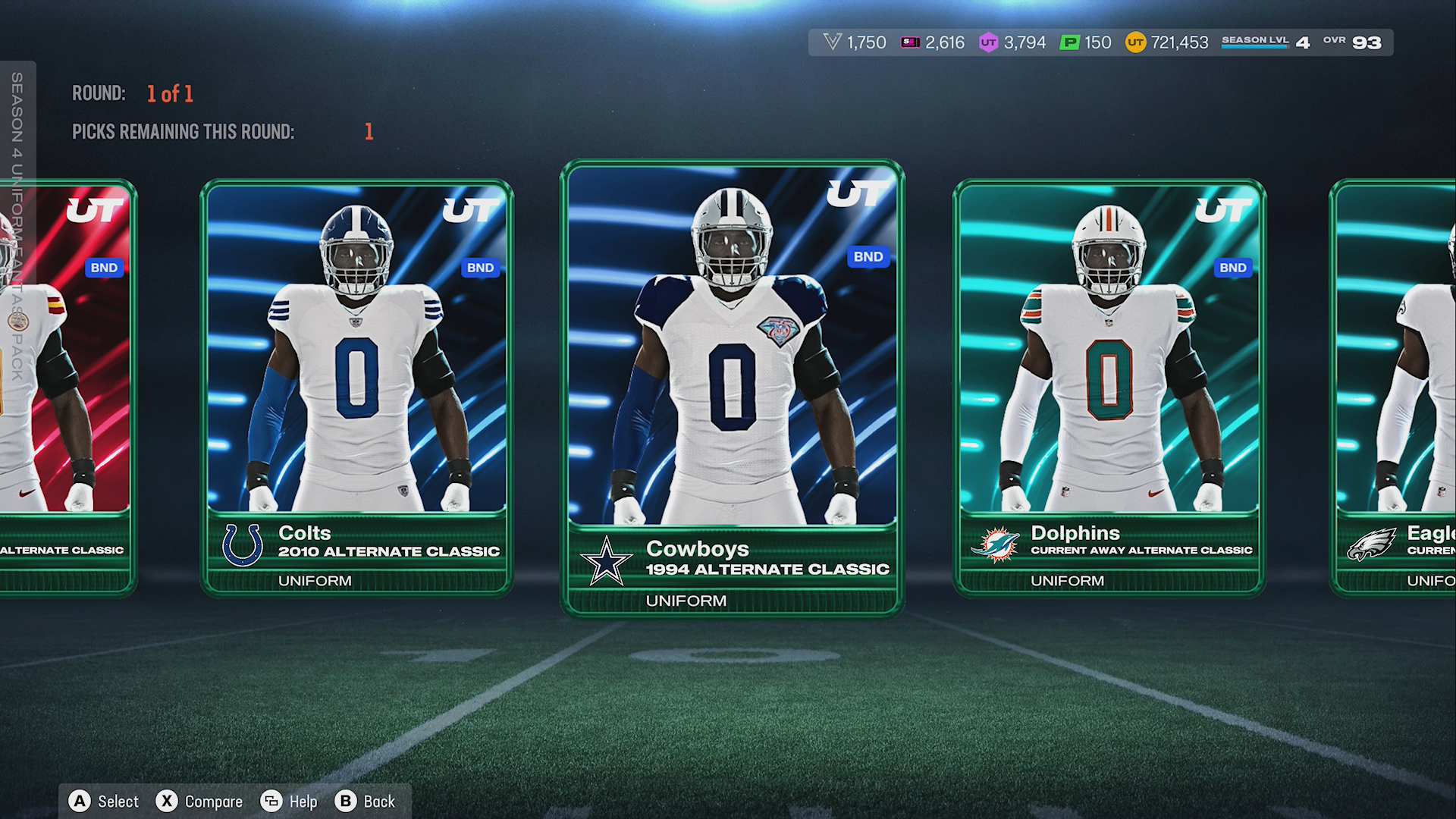Open the green P points balance

(x=1086, y=42)
